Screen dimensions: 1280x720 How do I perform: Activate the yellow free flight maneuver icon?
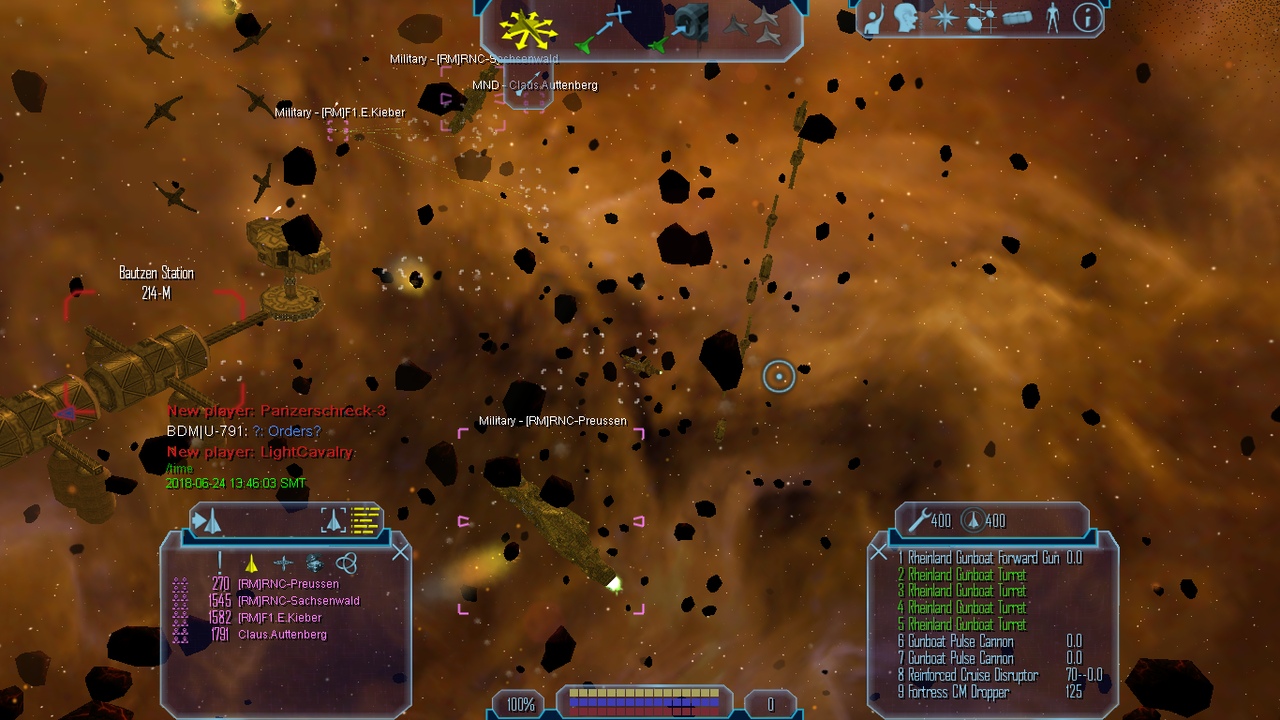coord(528,31)
